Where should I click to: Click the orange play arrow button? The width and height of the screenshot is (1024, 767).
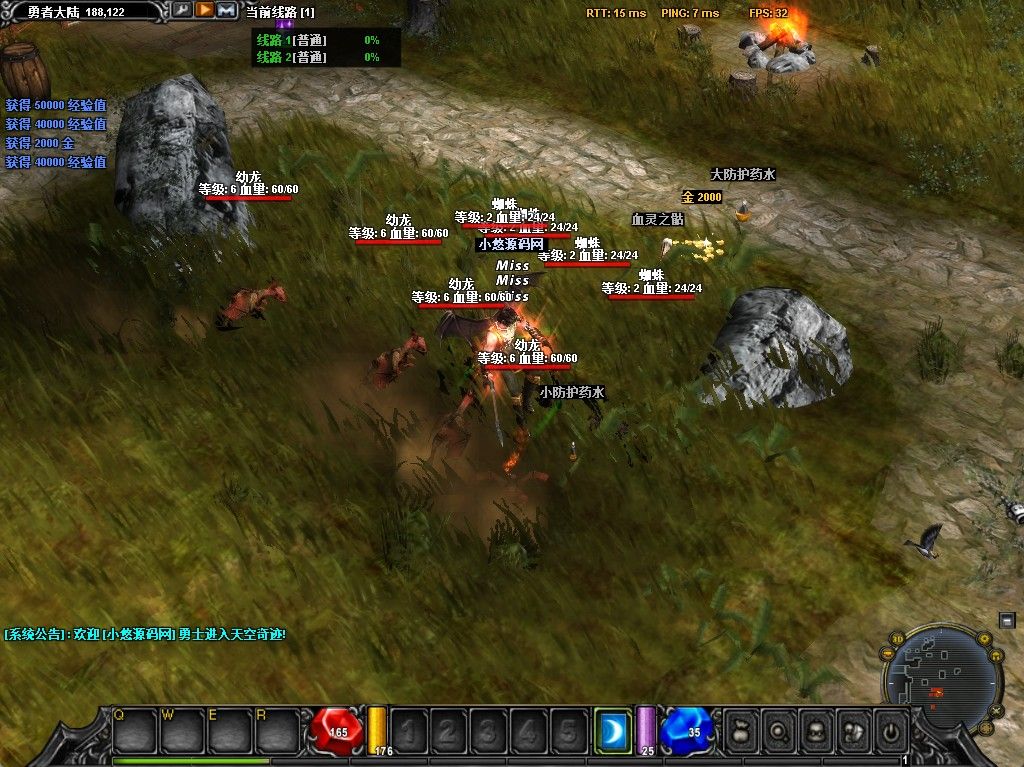coord(204,10)
